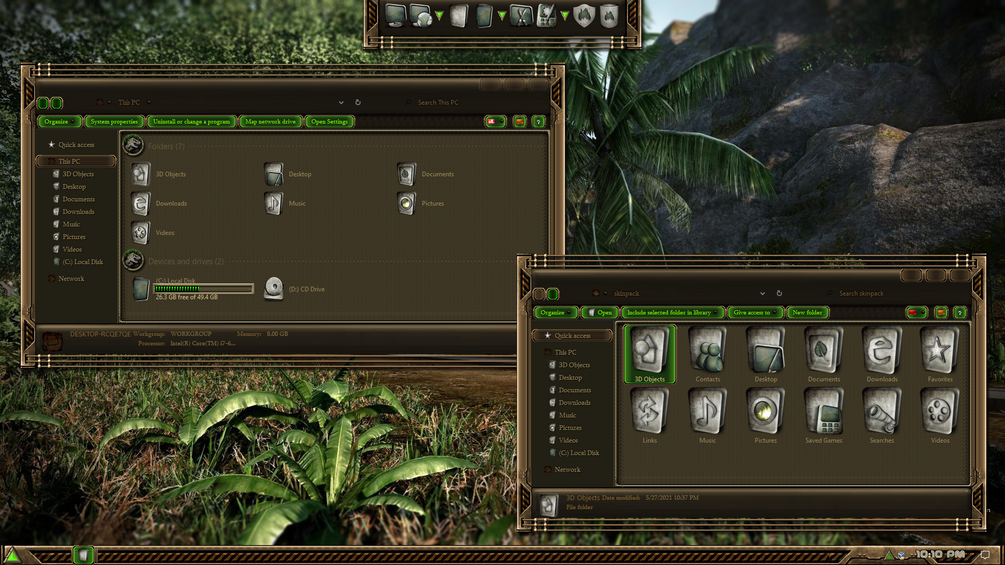The height and width of the screenshot is (565, 1005).
Task: Open the Give access to dropdown
Action: click(754, 313)
